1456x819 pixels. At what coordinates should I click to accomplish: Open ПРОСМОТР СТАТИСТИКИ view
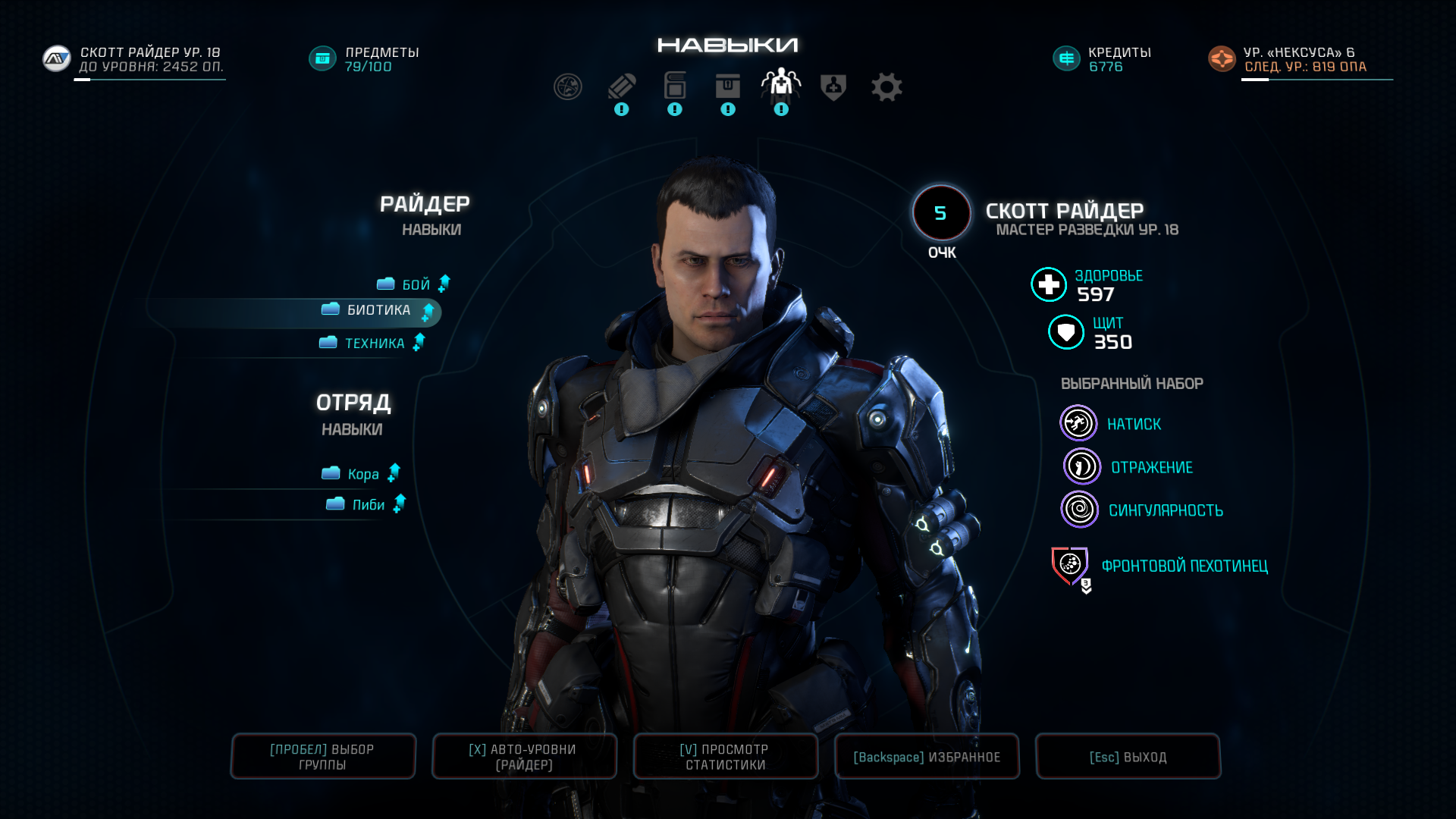pos(725,756)
